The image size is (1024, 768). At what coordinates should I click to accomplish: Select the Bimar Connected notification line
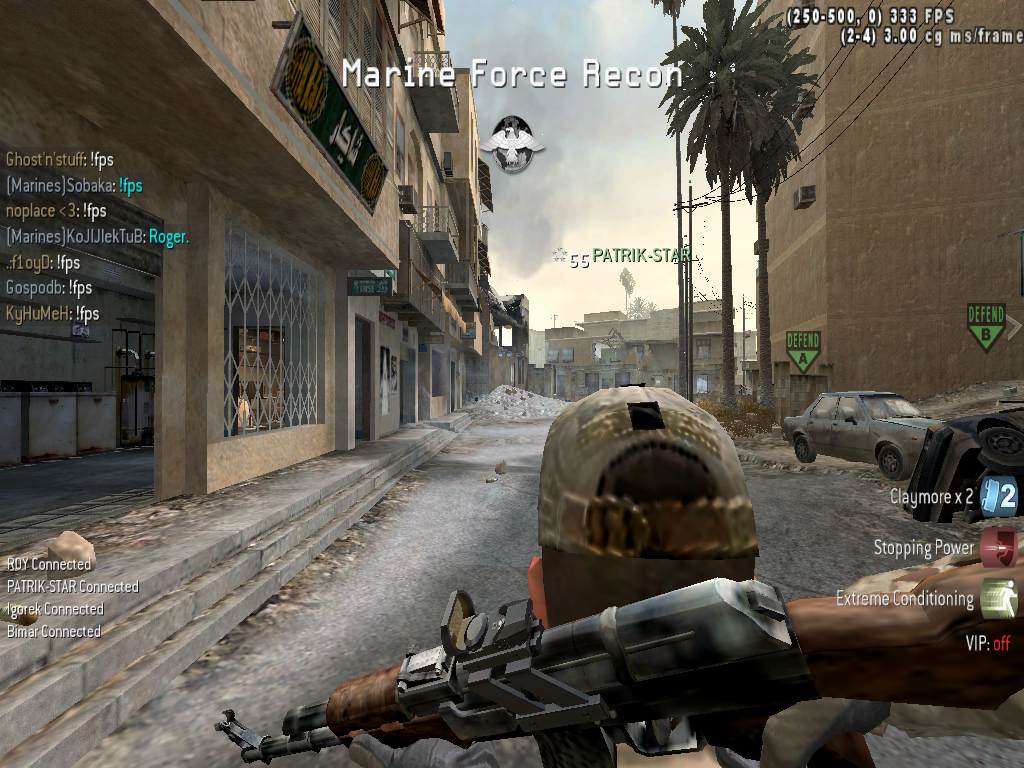point(54,631)
